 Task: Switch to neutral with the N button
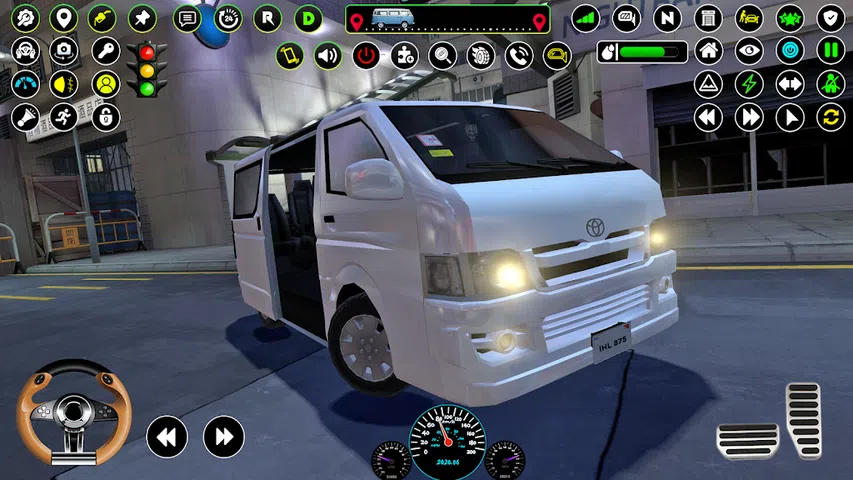click(x=667, y=18)
